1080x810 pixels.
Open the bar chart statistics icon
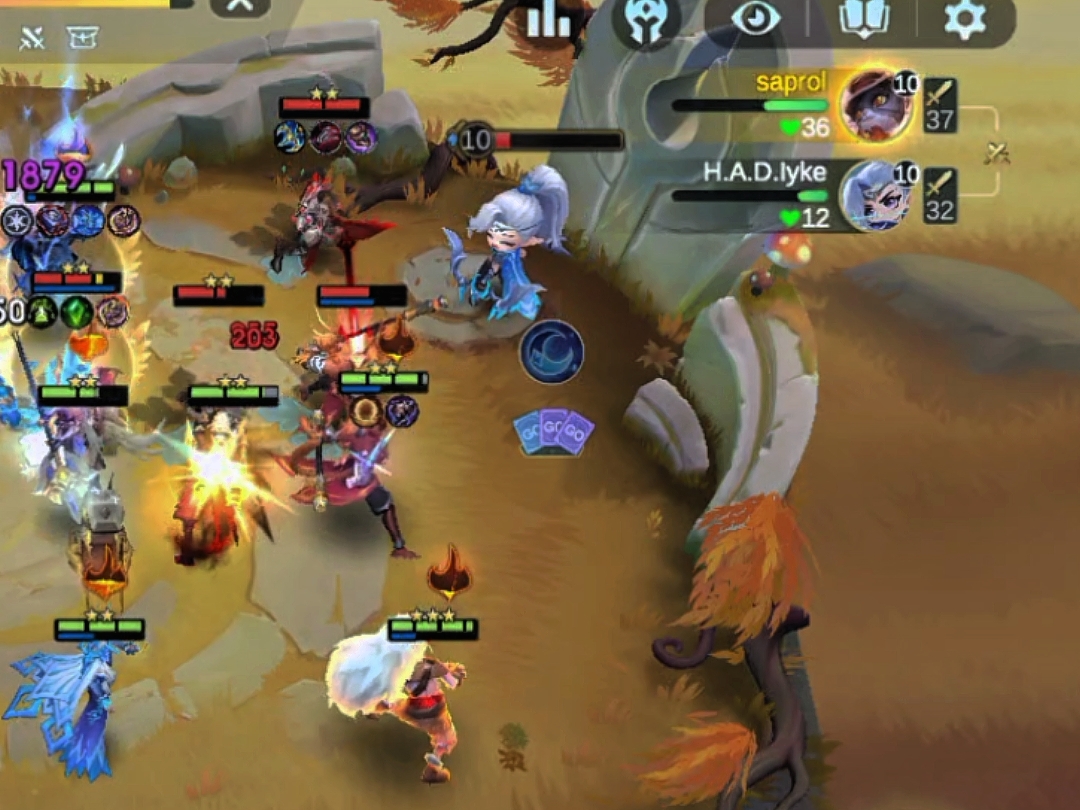tap(548, 19)
